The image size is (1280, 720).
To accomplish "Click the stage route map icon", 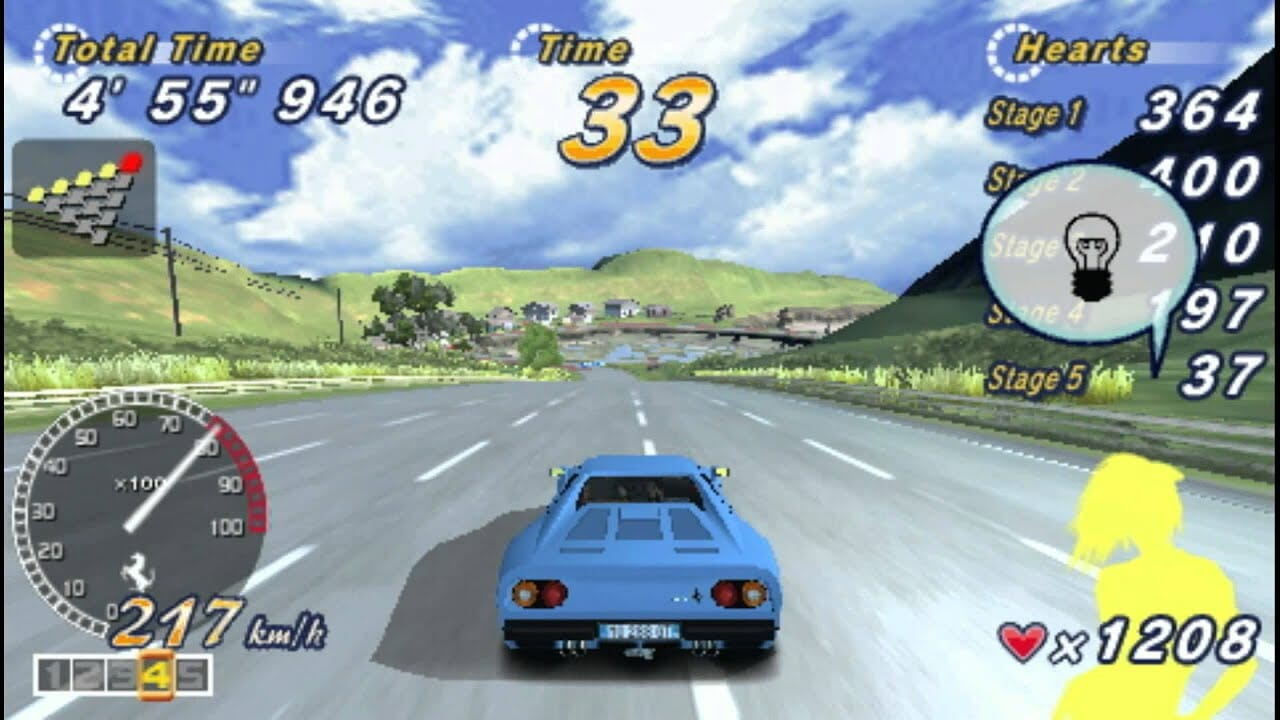I will pos(84,197).
